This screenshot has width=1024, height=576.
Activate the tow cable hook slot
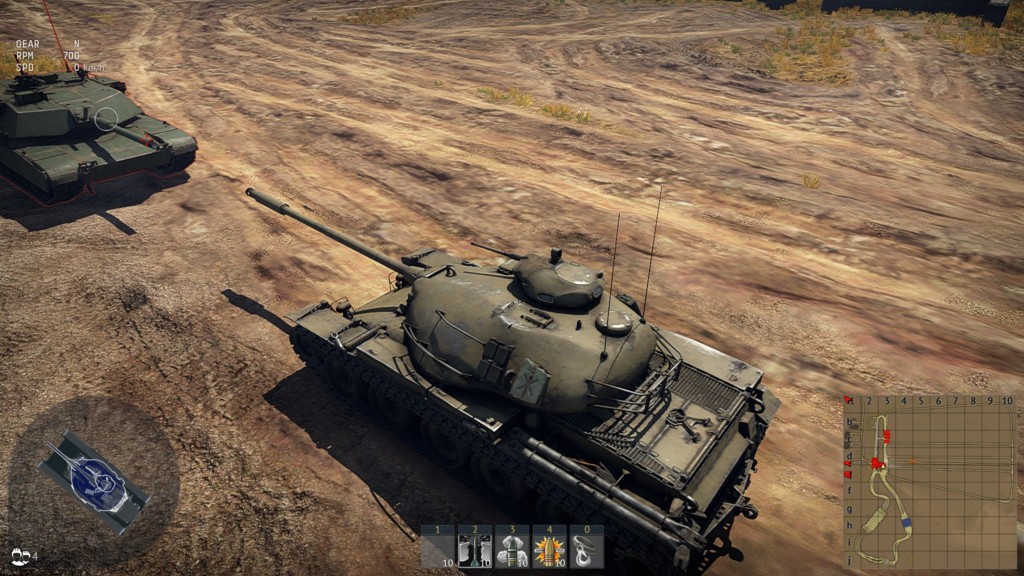coord(586,547)
